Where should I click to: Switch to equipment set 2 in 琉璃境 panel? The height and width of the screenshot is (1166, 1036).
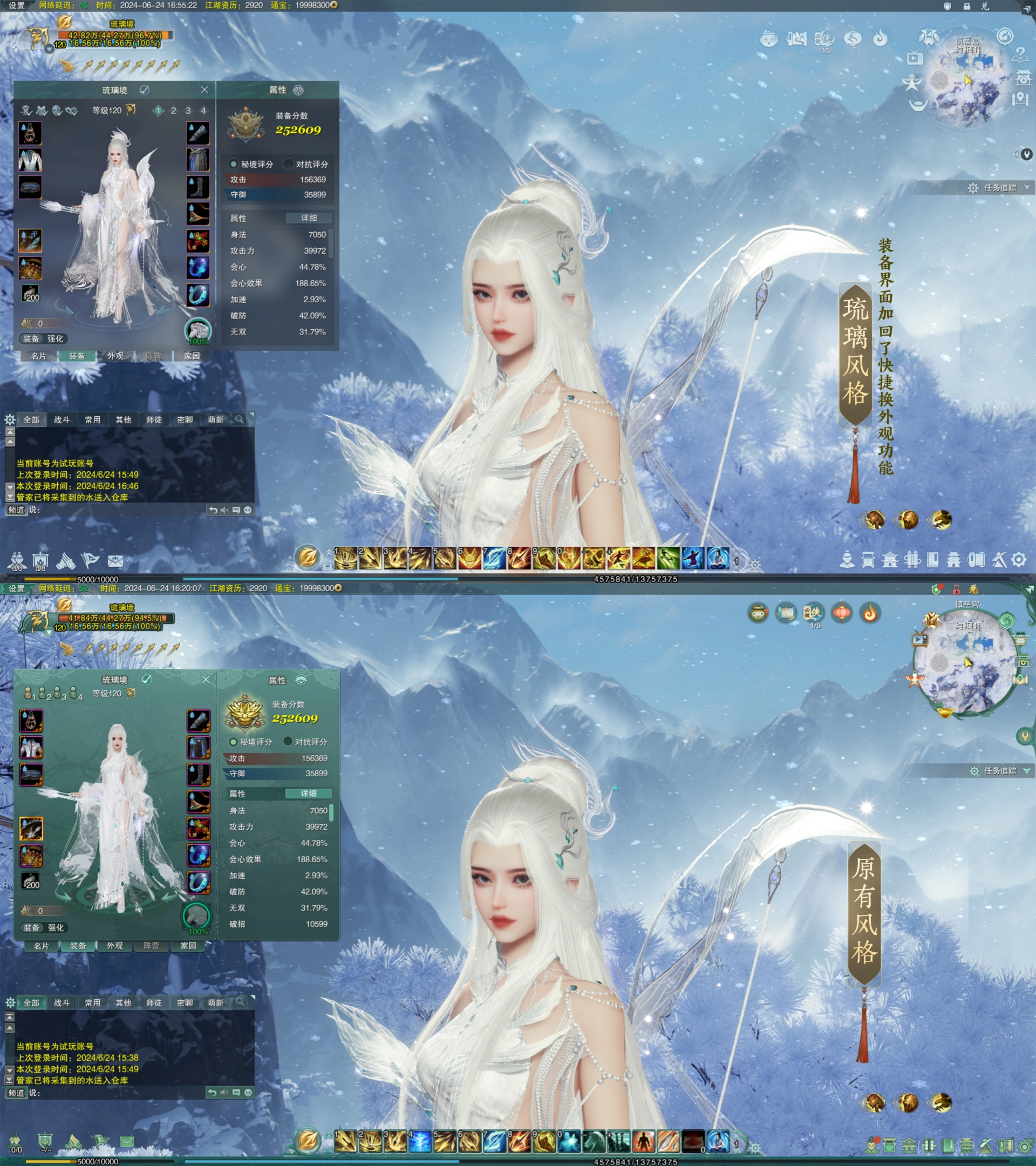[173, 111]
